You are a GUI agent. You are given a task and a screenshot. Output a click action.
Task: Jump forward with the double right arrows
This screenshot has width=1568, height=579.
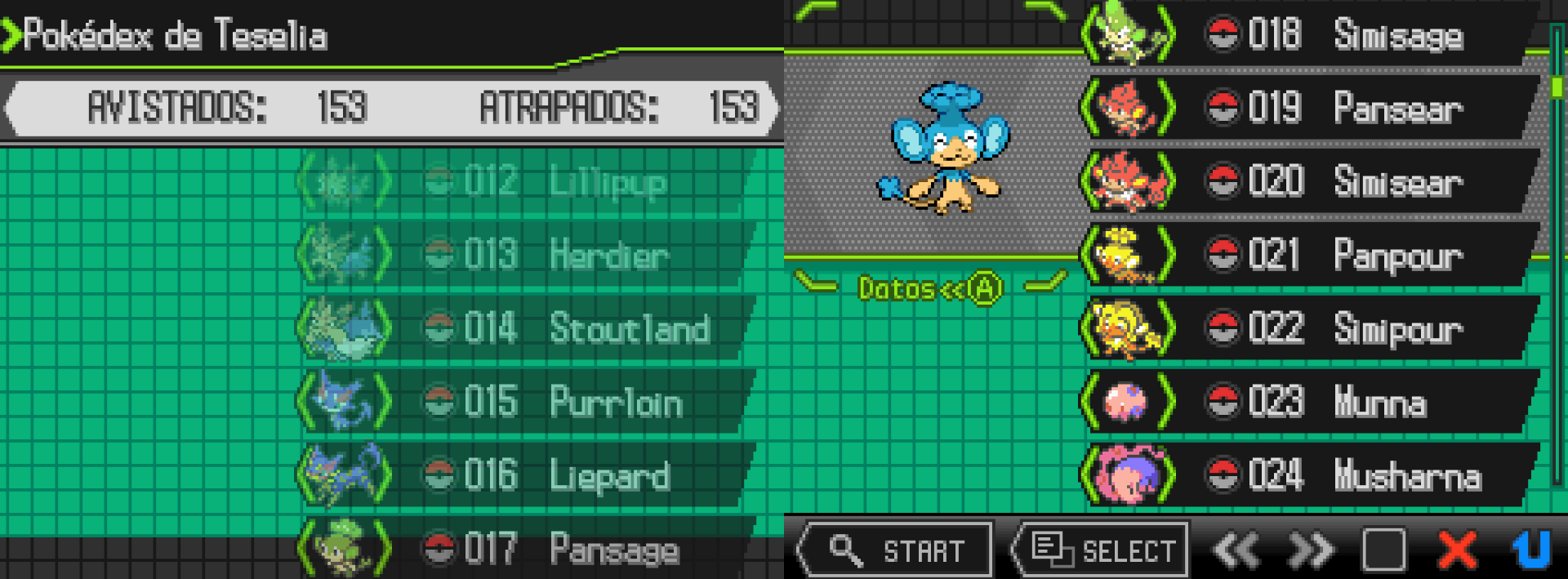pos(1310,550)
